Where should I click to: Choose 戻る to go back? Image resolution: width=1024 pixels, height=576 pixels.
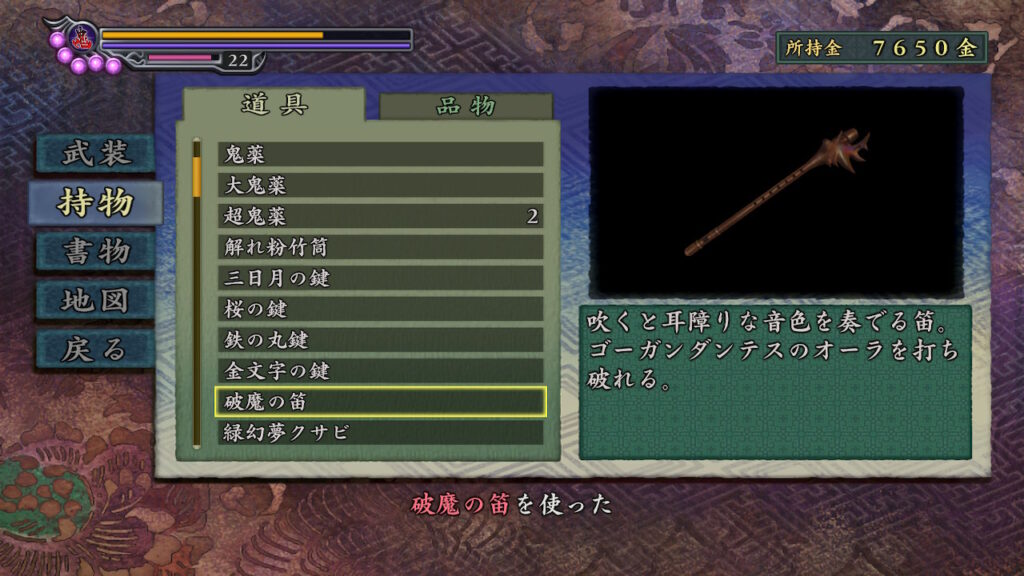(96, 349)
